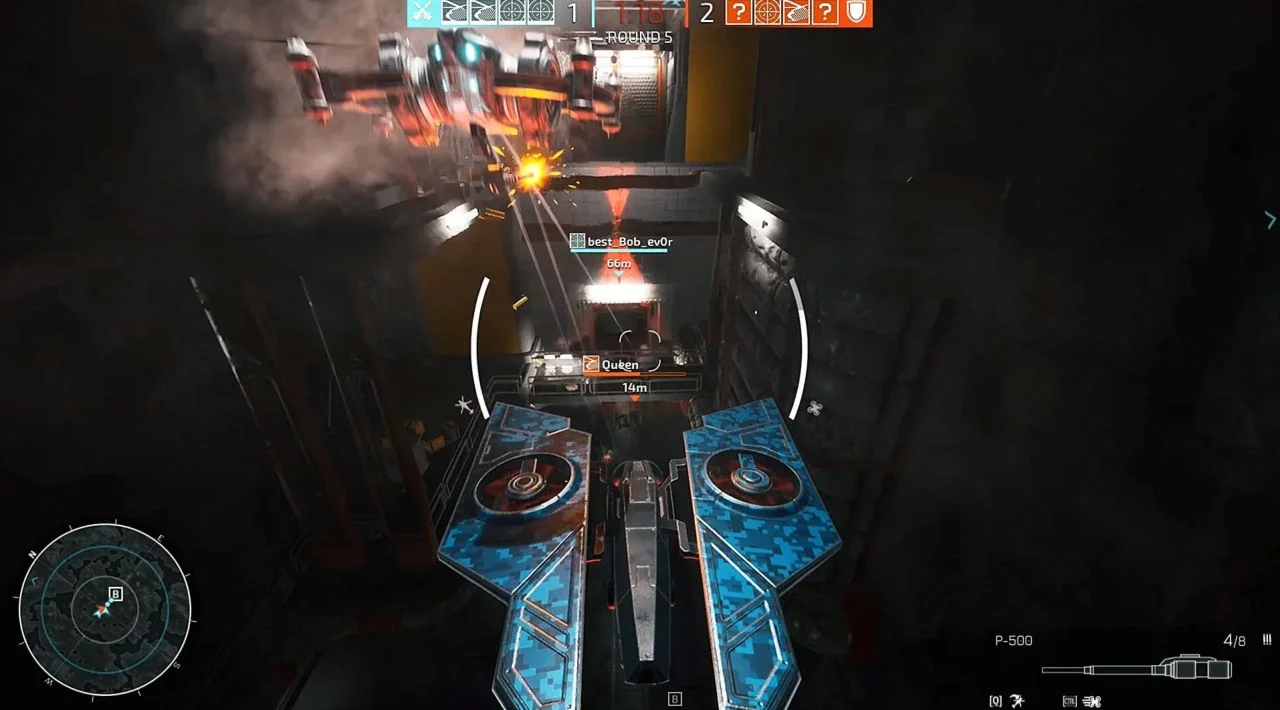Screen dimensions: 1280x710
Task: Click the Queen enemy nameplate
Action: click(x=612, y=365)
